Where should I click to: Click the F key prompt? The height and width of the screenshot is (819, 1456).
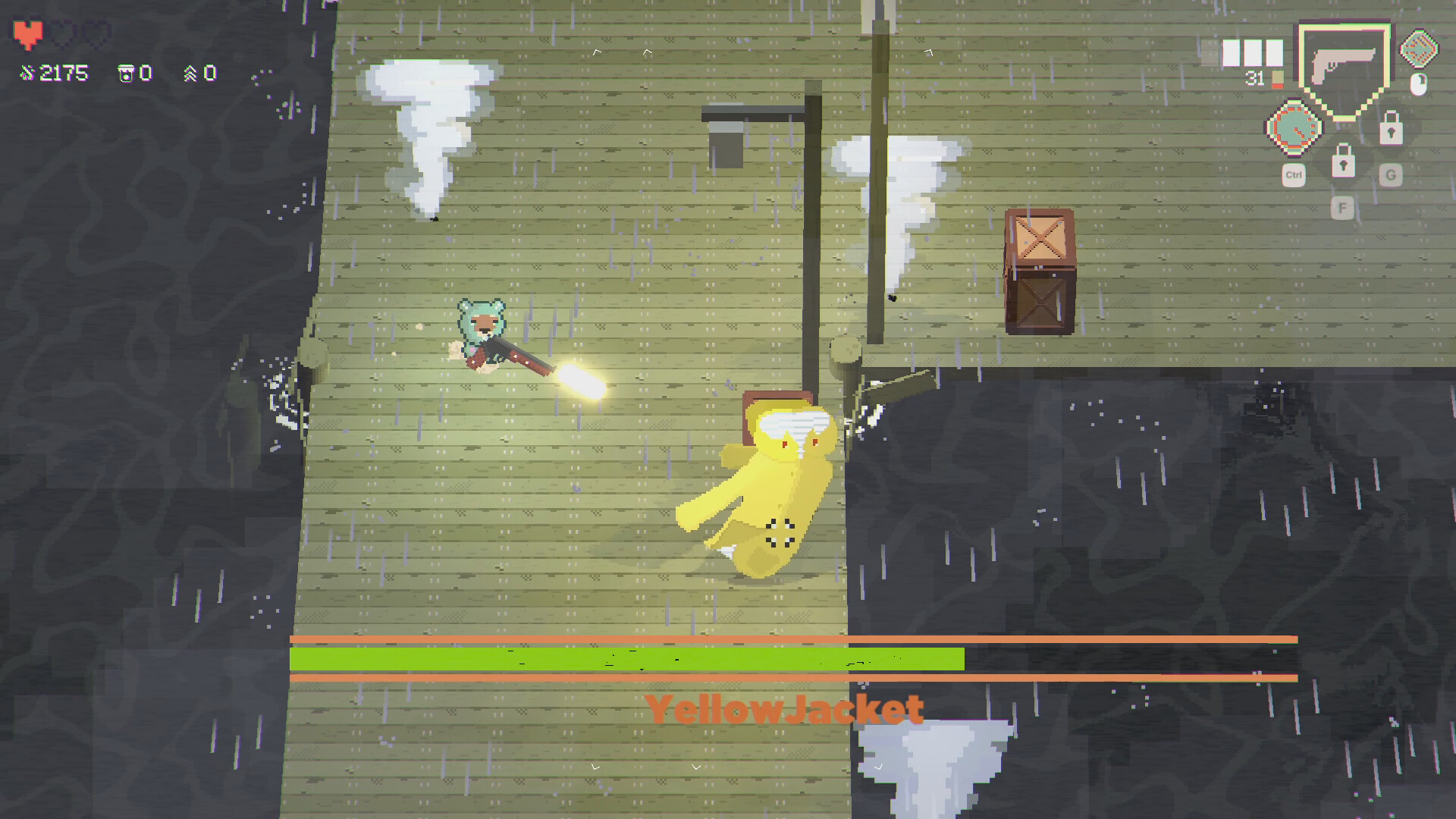1344,206
